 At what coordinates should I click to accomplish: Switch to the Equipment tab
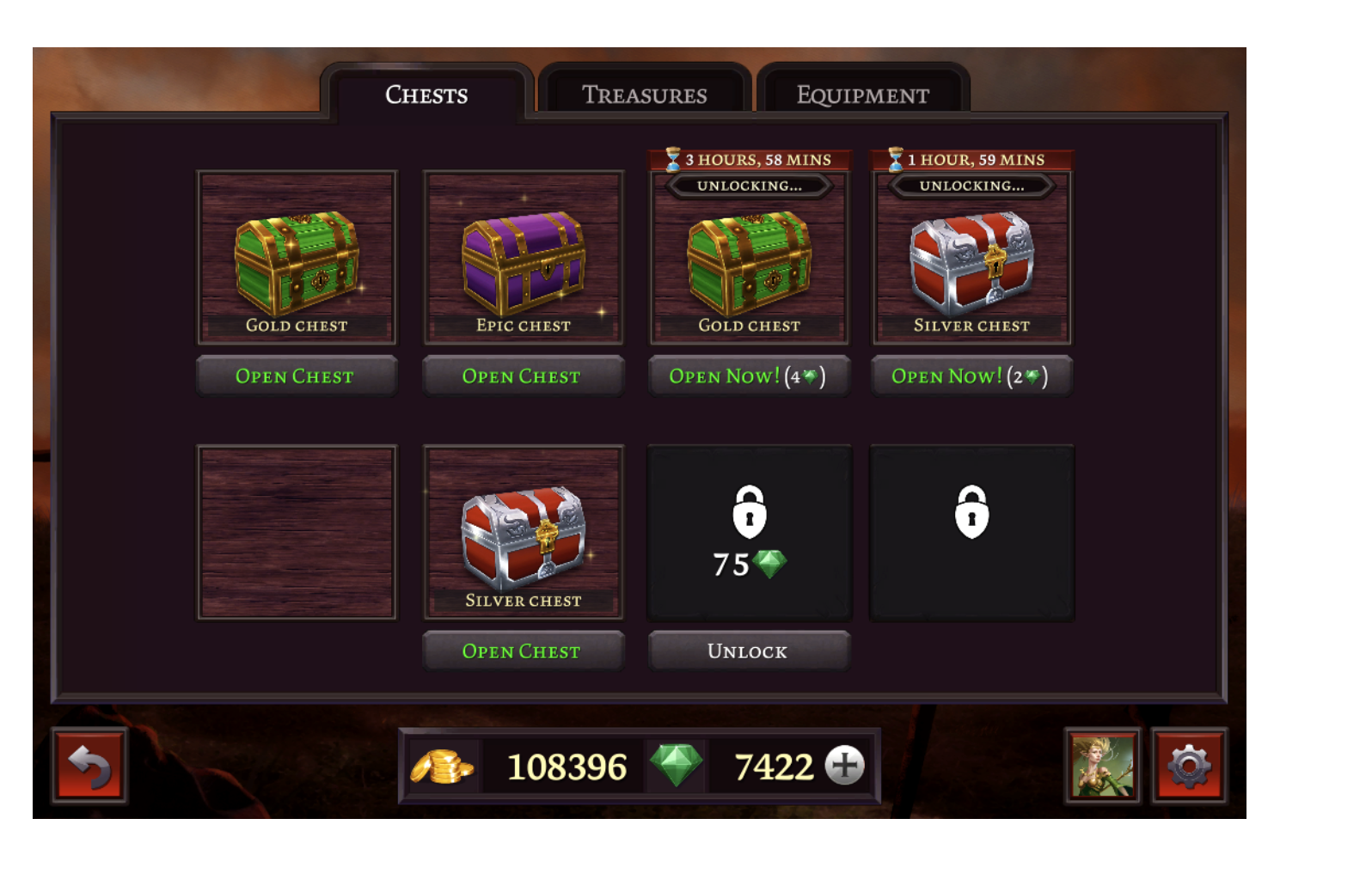point(863,95)
